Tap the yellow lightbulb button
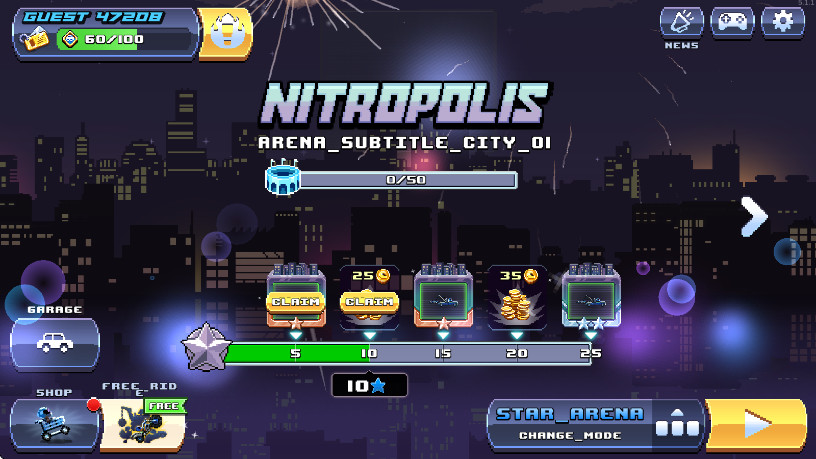Image resolution: width=816 pixels, height=459 pixels. coord(225,33)
